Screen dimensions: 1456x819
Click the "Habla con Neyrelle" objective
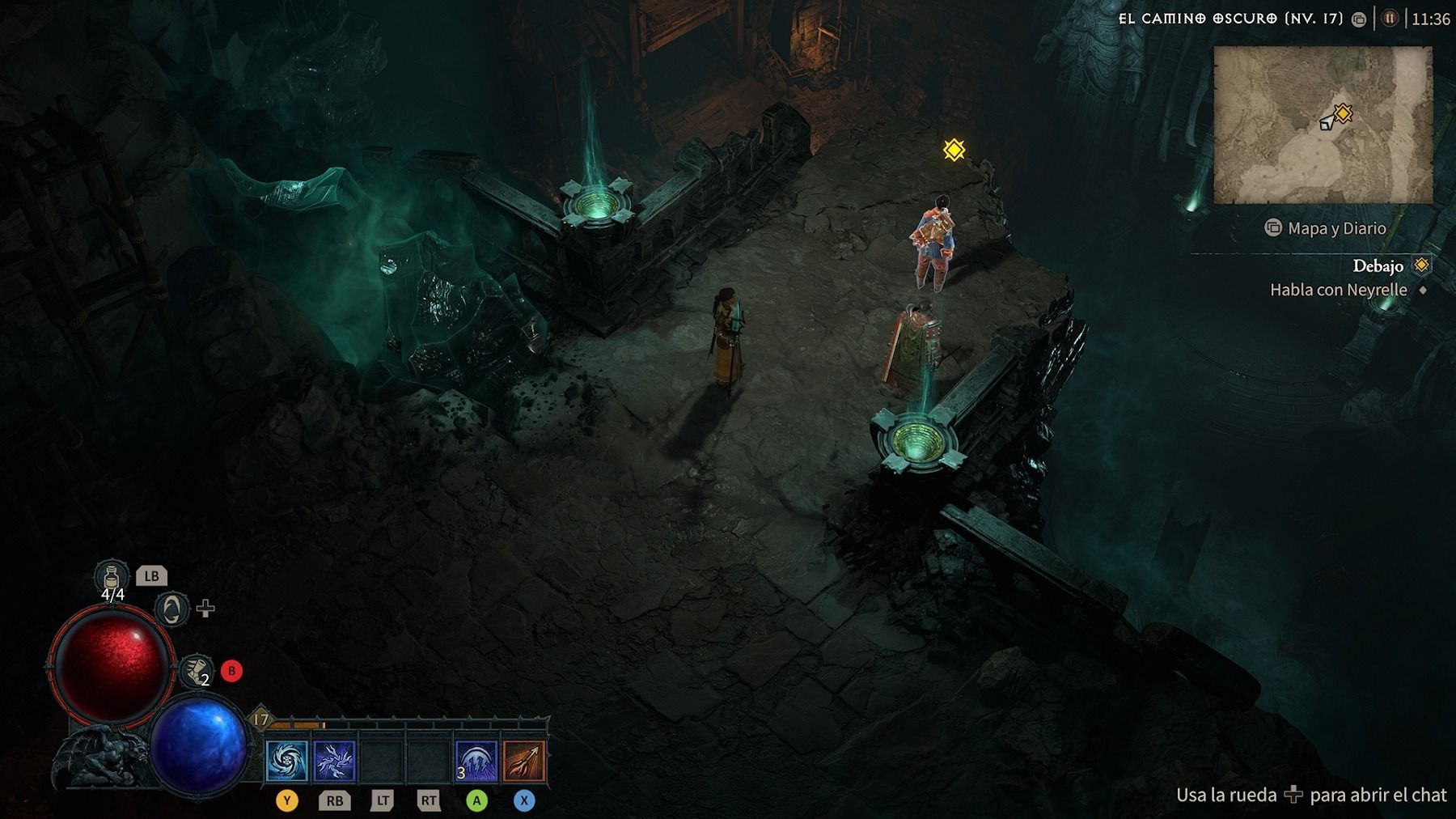(1338, 290)
